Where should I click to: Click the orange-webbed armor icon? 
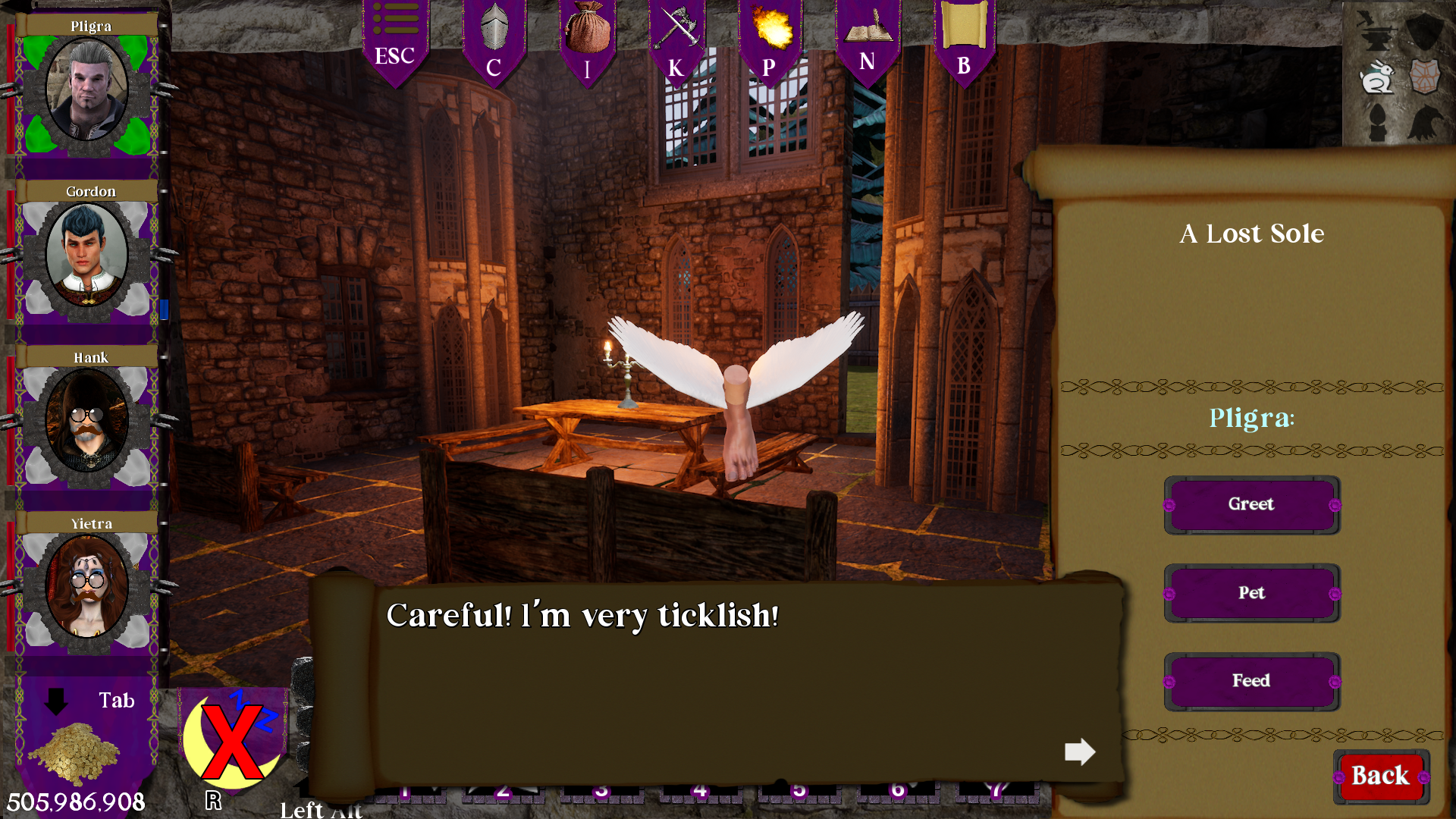pos(1424,76)
